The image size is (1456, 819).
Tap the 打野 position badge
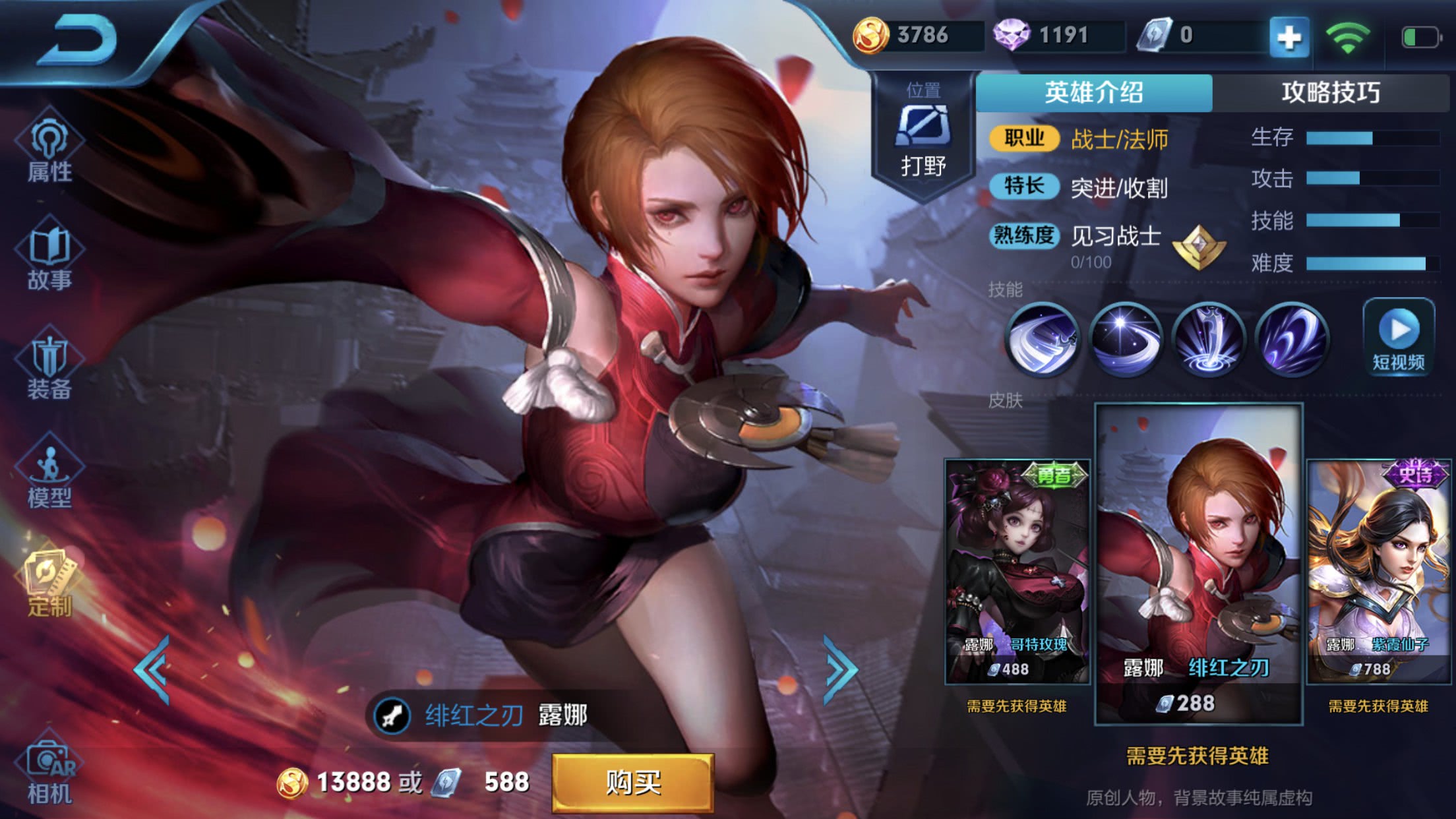923,135
